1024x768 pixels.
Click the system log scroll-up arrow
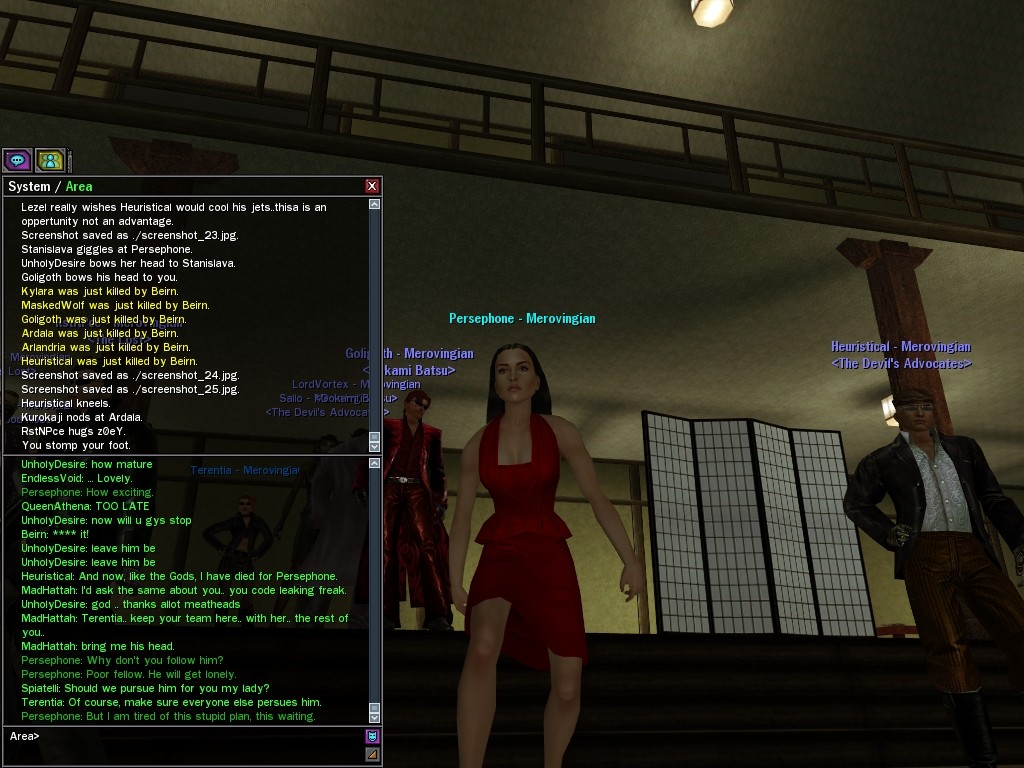point(375,204)
